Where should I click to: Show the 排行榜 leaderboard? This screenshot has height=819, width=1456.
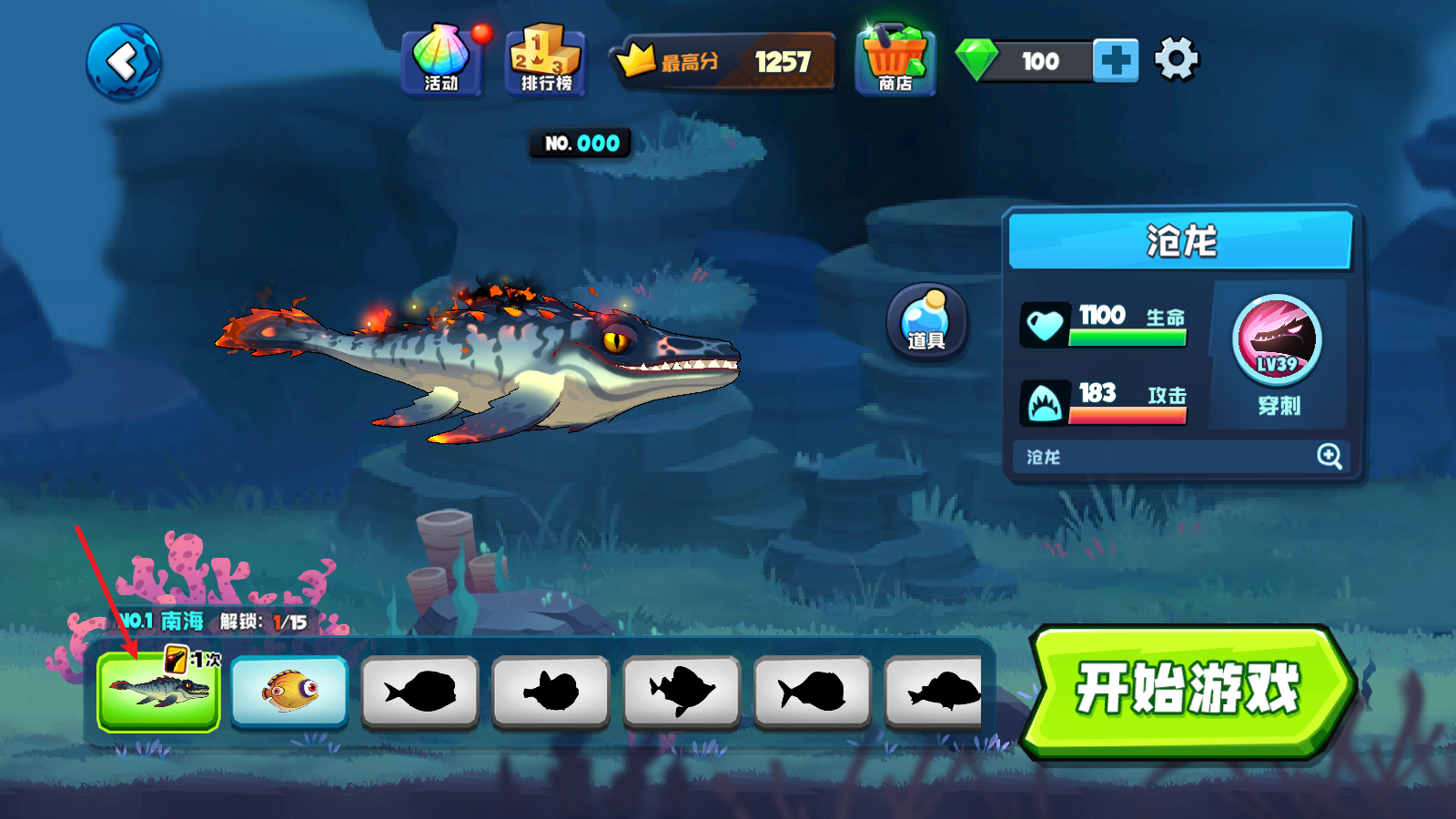(545, 61)
